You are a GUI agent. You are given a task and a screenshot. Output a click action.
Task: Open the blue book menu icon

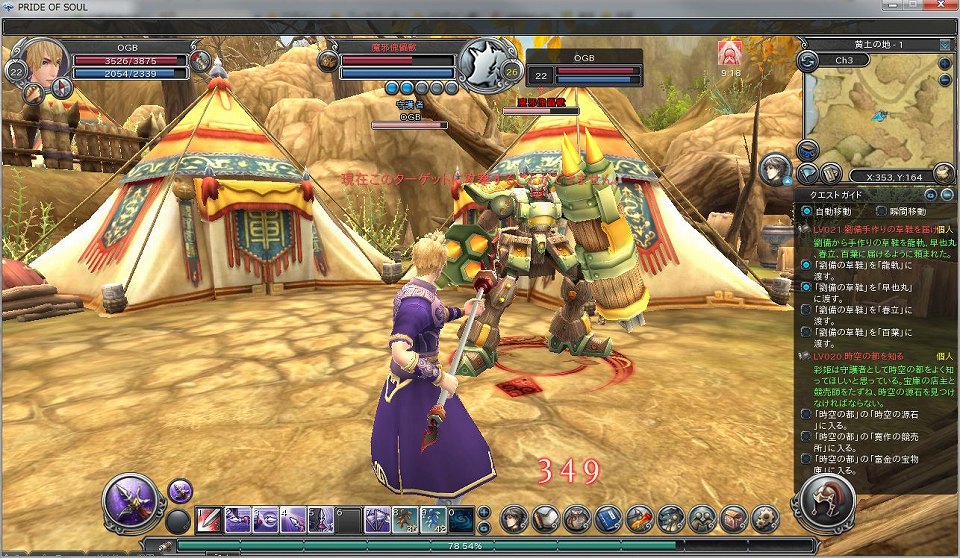tap(608, 519)
